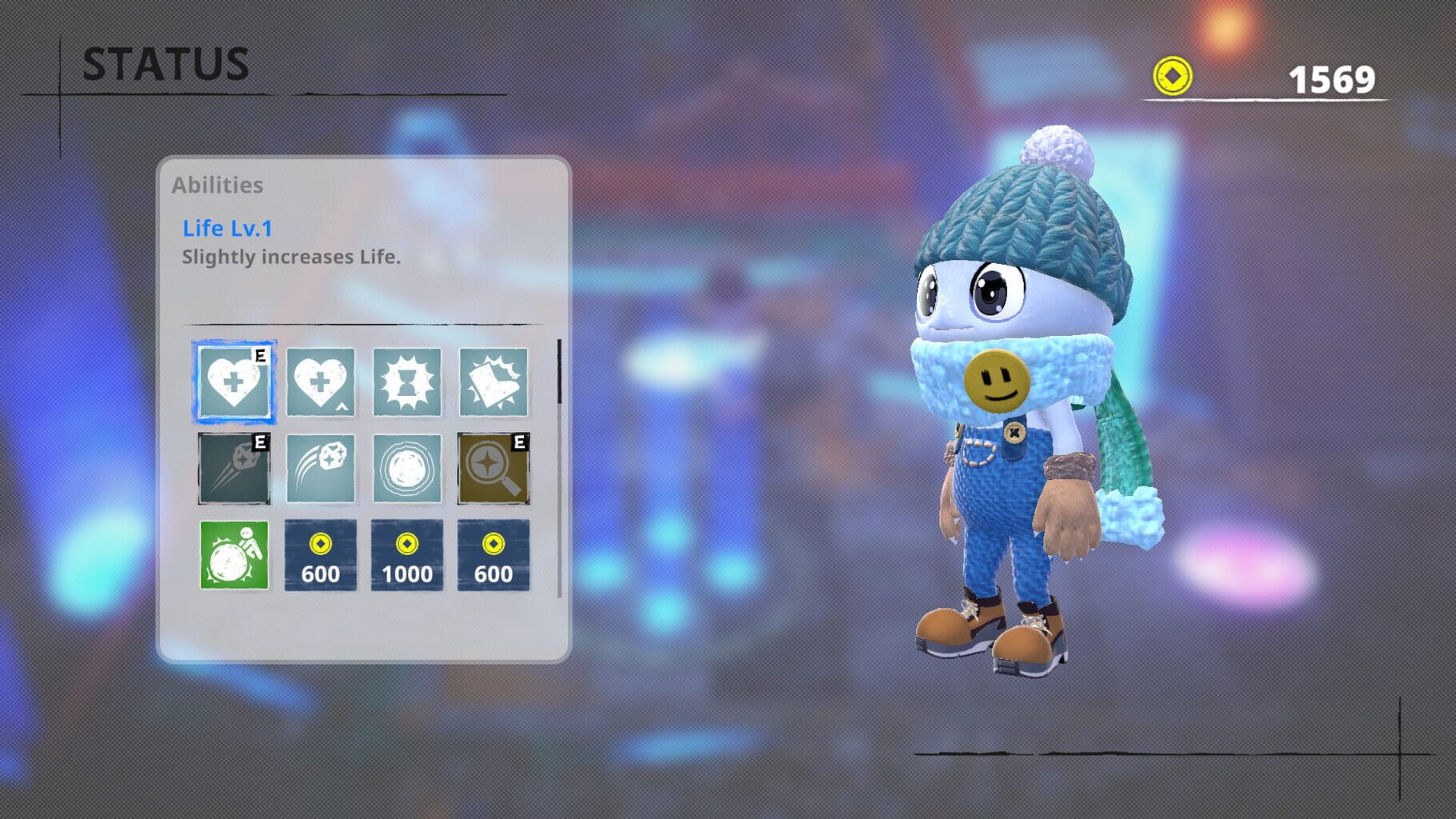Purchase the 1000-coin locked ability

406,553
